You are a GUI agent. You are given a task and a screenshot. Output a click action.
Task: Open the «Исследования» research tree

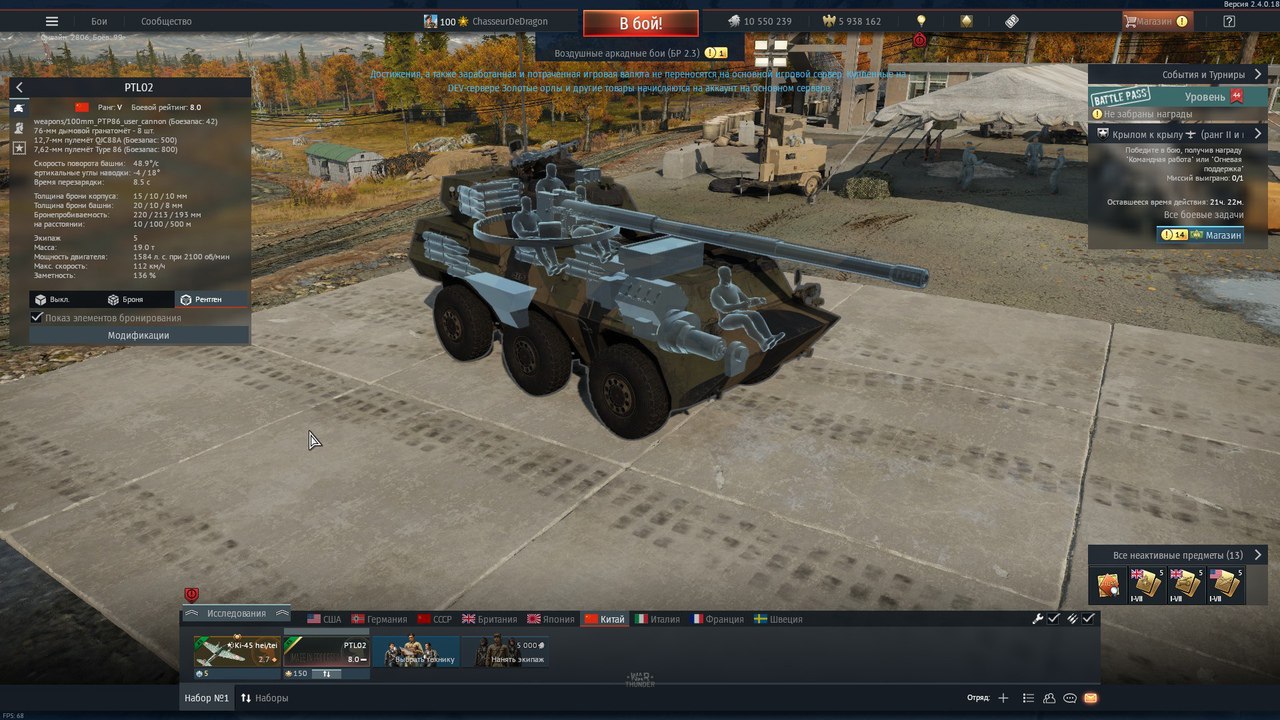tap(237, 613)
